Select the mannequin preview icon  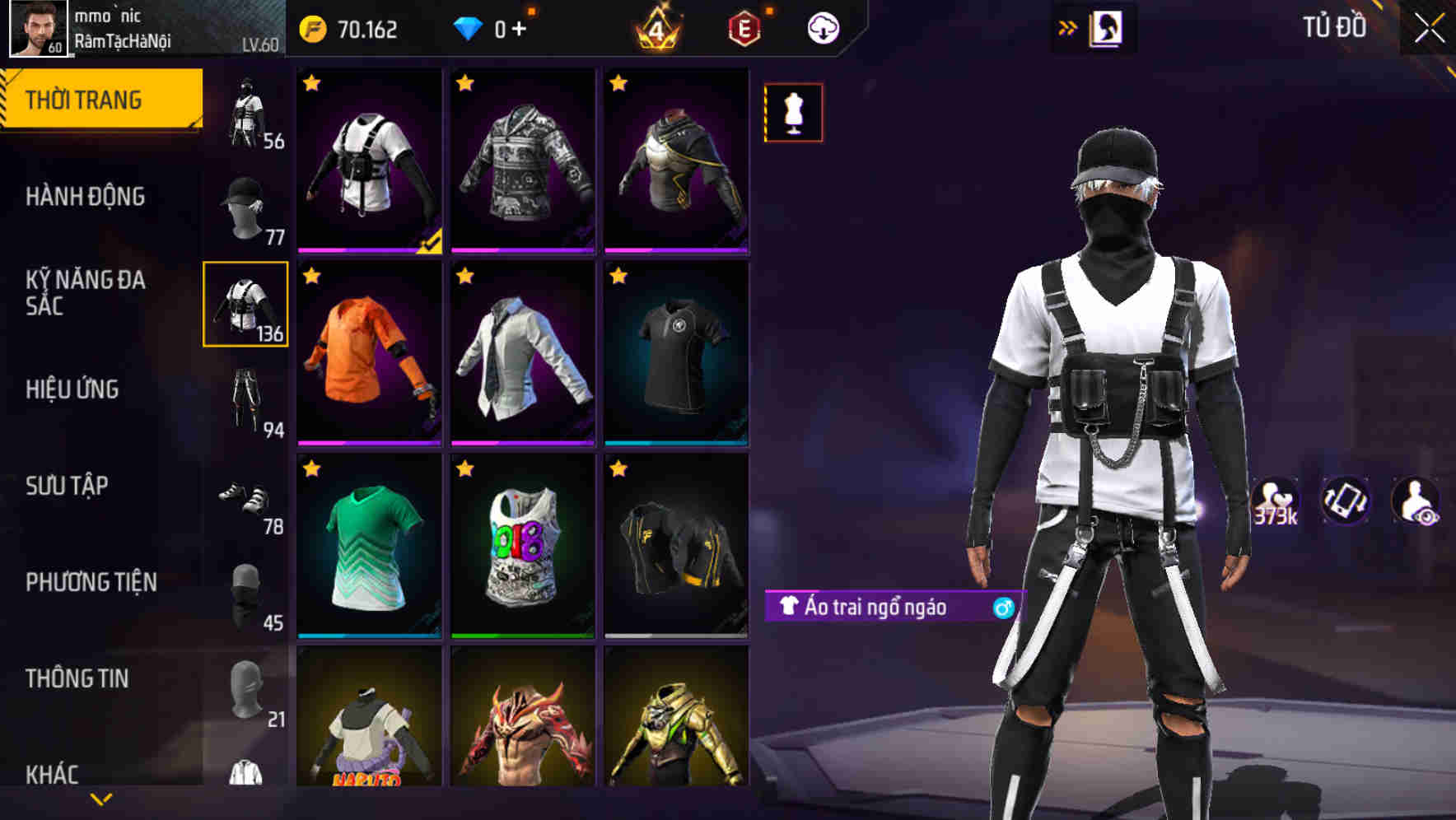point(793,113)
